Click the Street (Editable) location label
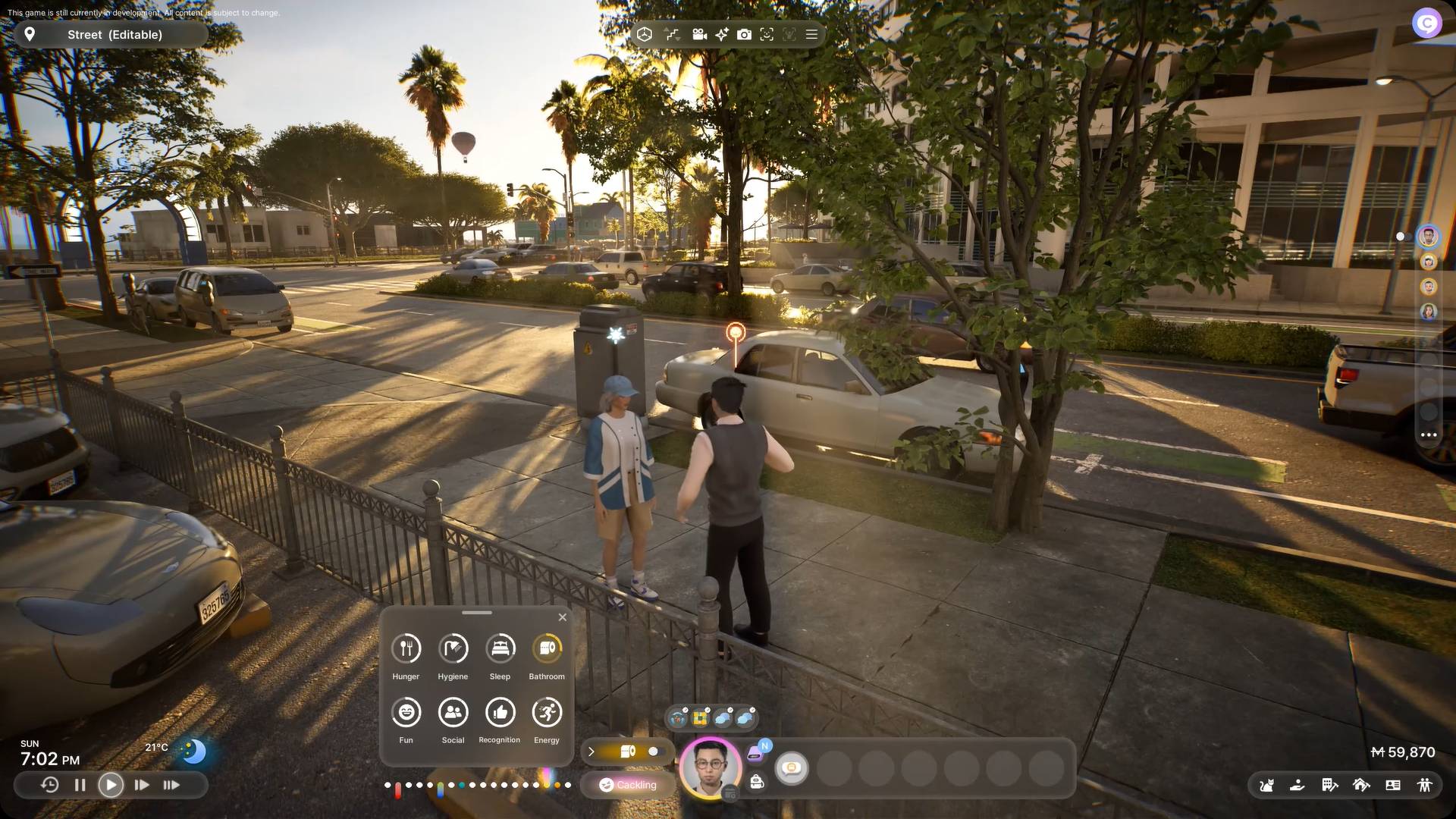This screenshot has height=819, width=1456. (112, 34)
